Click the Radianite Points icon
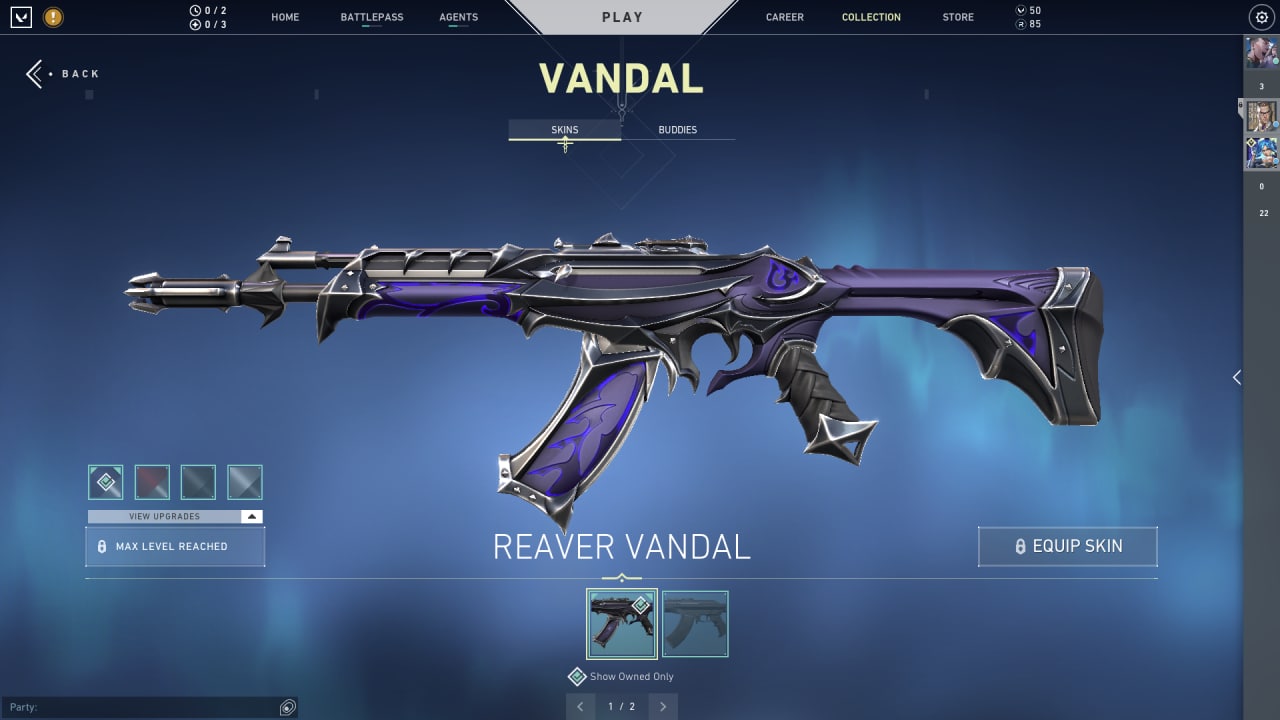This screenshot has height=720, width=1280. coord(1022,23)
